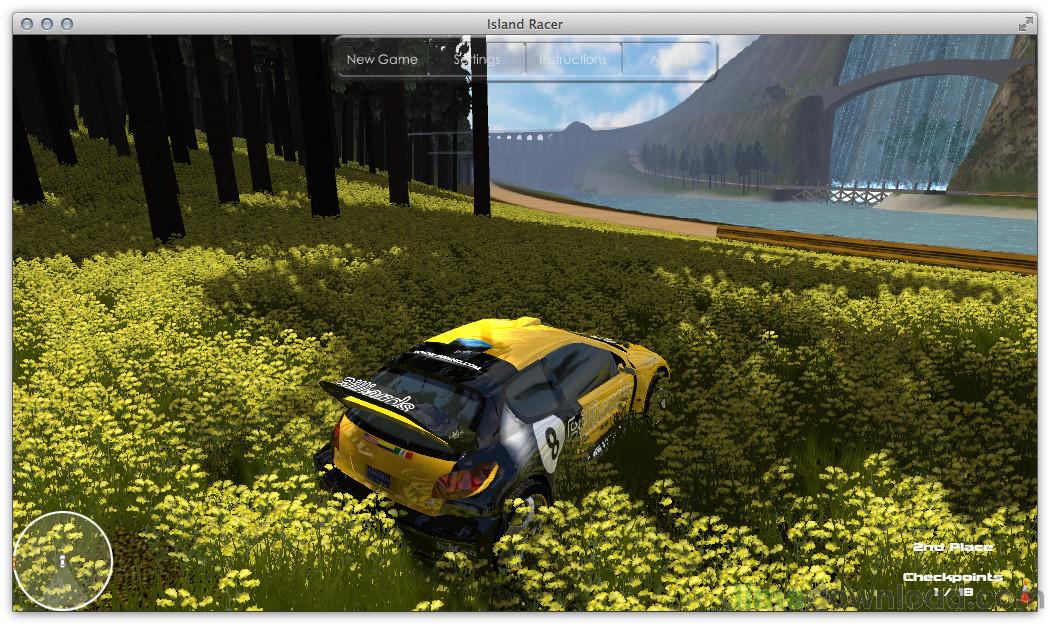Toggle fullscreen with the title bar arrows
1052x628 pixels.
point(1026,24)
